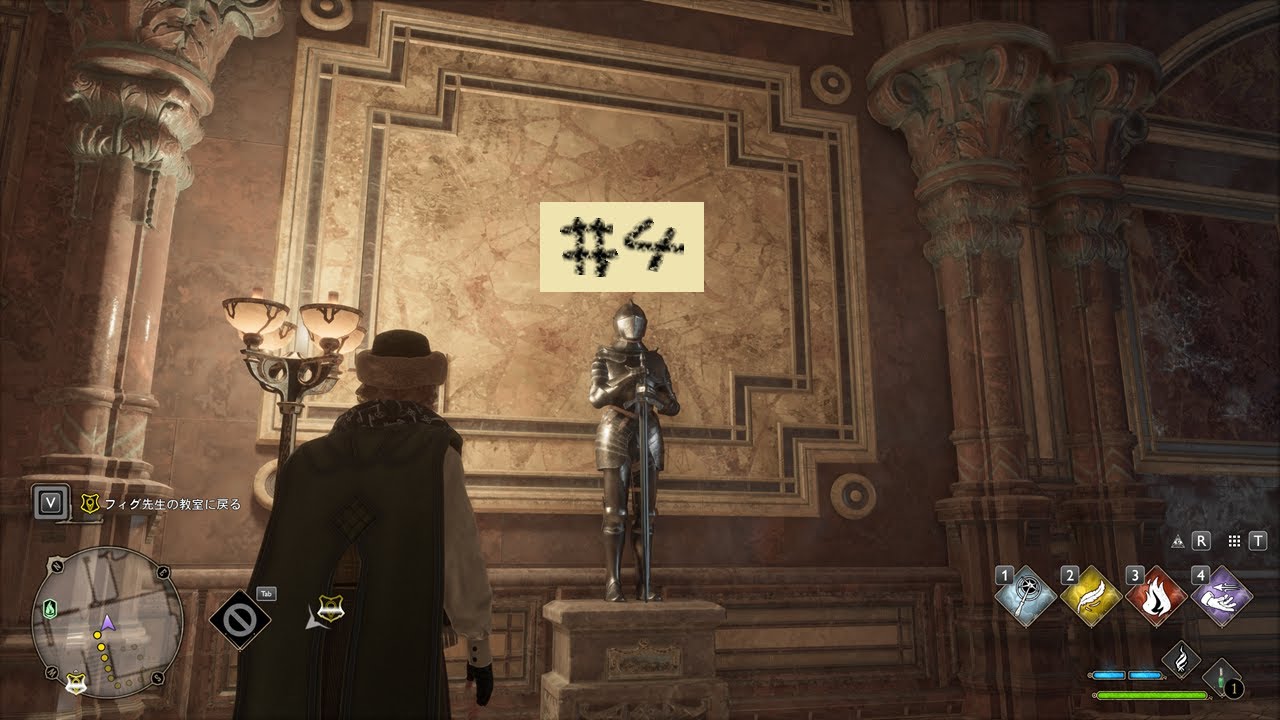Click the Revelio eye triangle icon
Viewport: 1280px width, 720px height.
point(1177,541)
